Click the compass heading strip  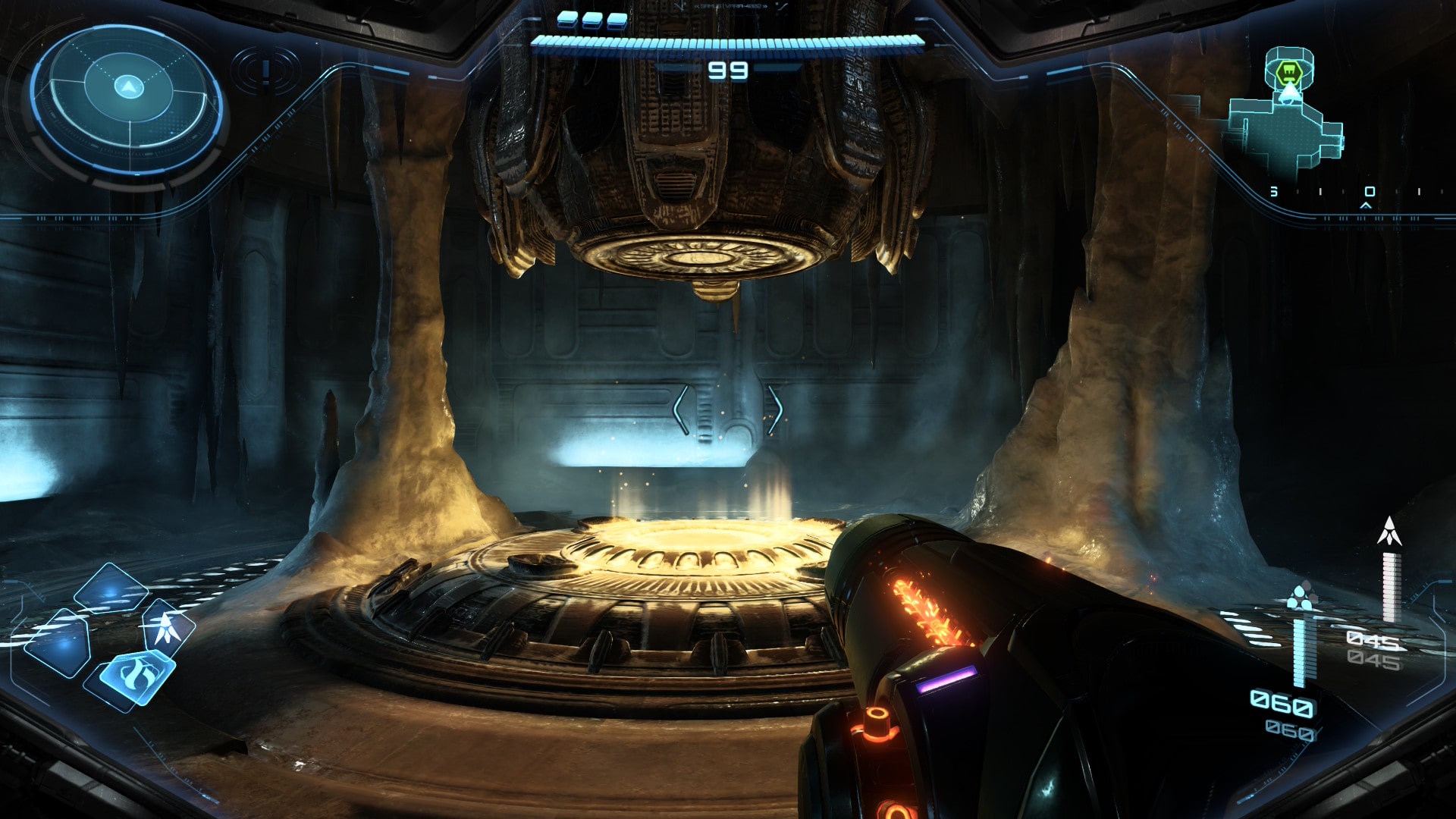[x=1357, y=193]
